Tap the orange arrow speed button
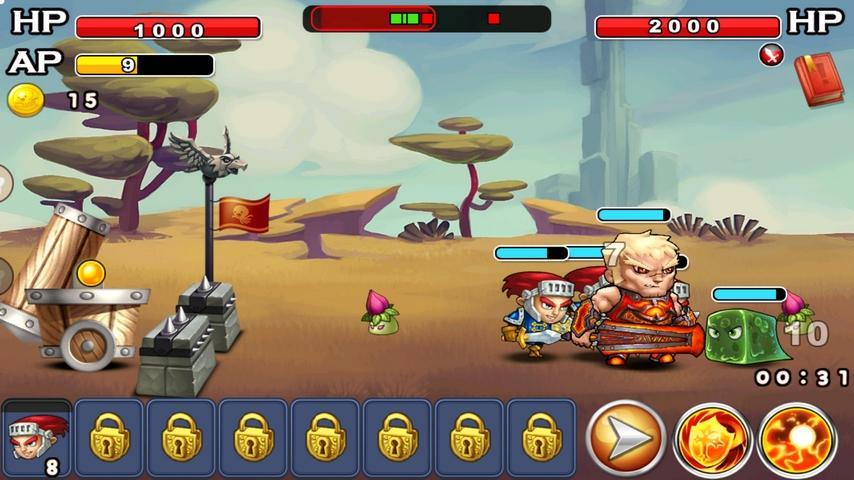854x480 pixels. click(626, 438)
